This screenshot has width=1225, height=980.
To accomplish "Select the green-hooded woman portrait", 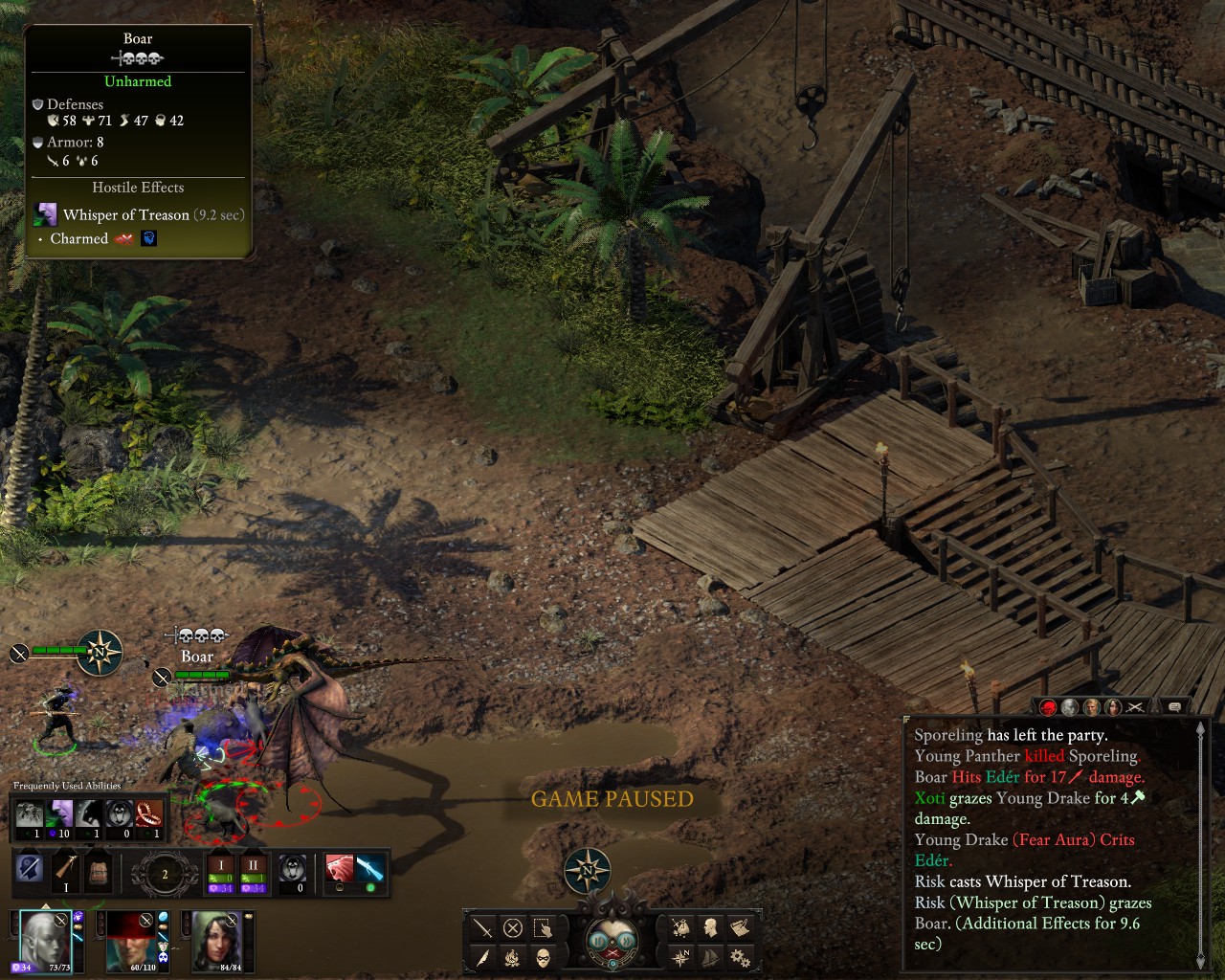I will click(x=215, y=939).
